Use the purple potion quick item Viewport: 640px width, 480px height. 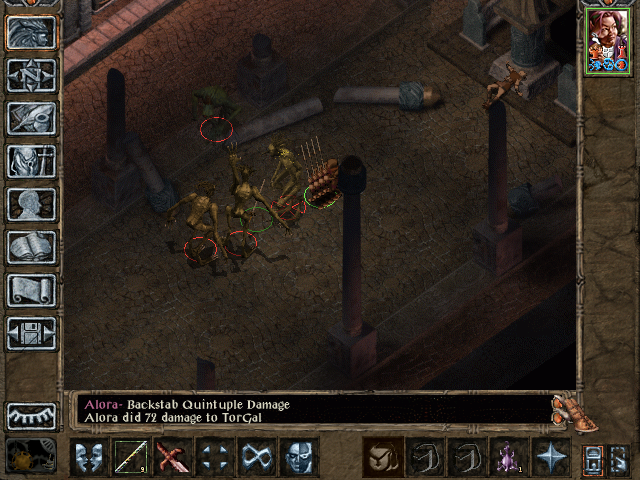point(509,457)
